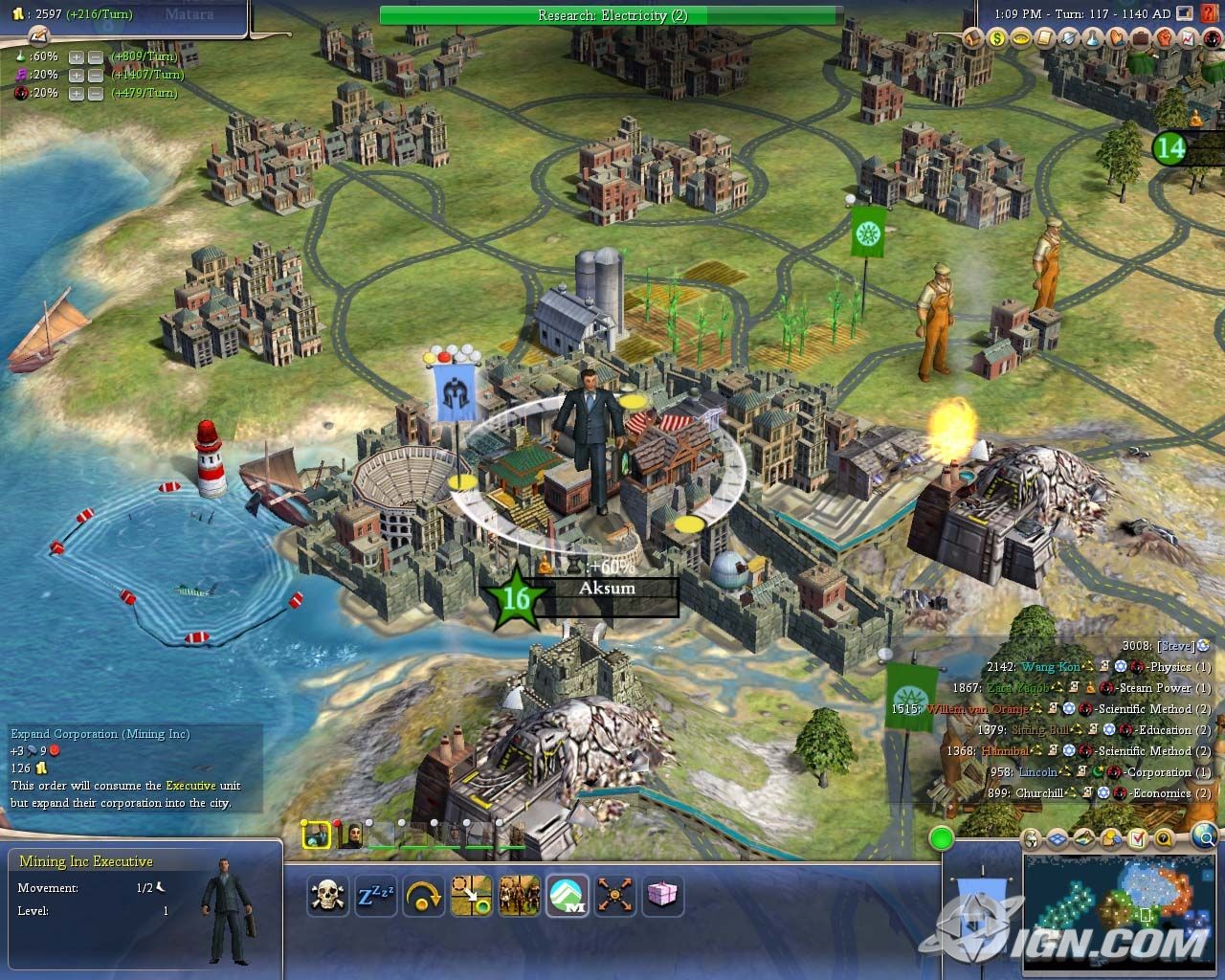Screen dimensions: 1225x980
Task: Gift the unit with the pink present
Action: 662,896
